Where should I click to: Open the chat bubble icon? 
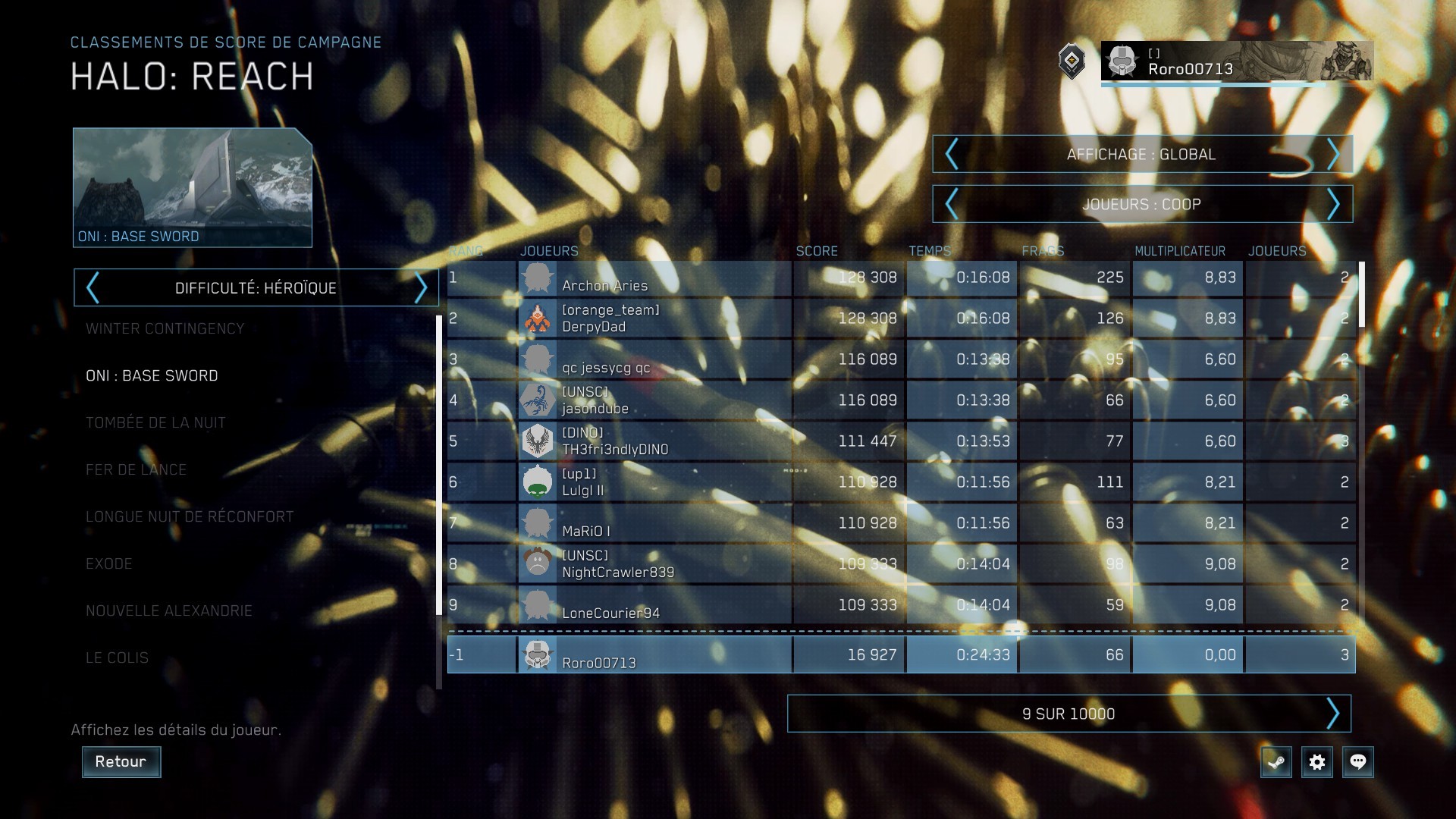coord(1358,762)
